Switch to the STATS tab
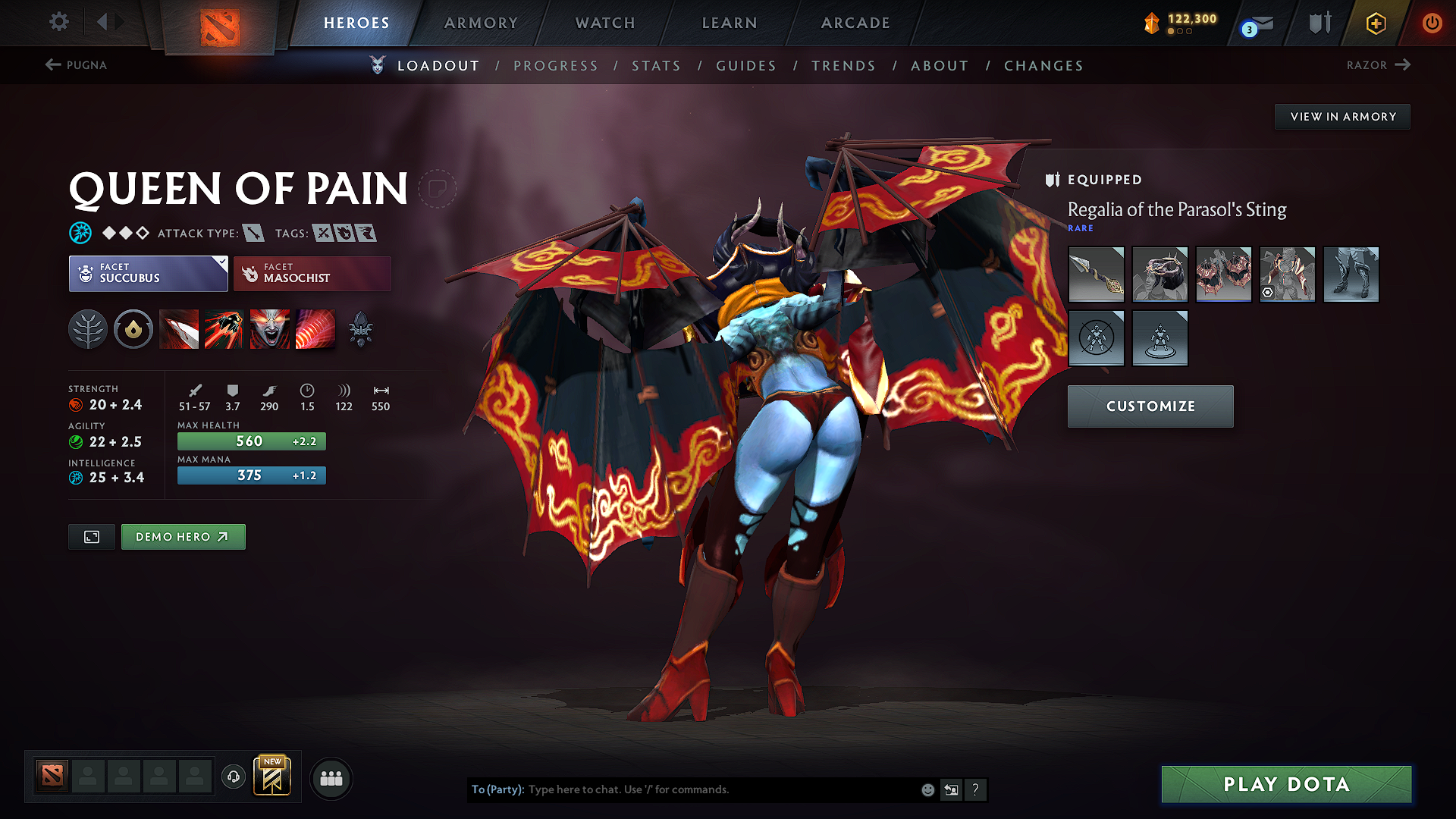1456x819 pixels. pyautogui.click(x=657, y=66)
